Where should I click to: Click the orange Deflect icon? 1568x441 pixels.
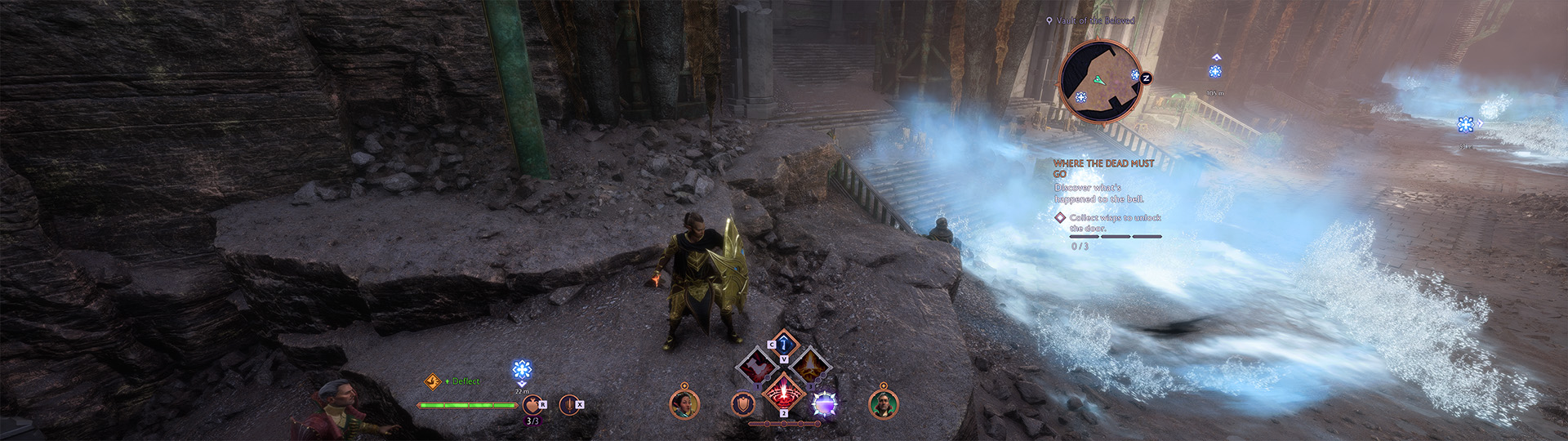point(433,381)
